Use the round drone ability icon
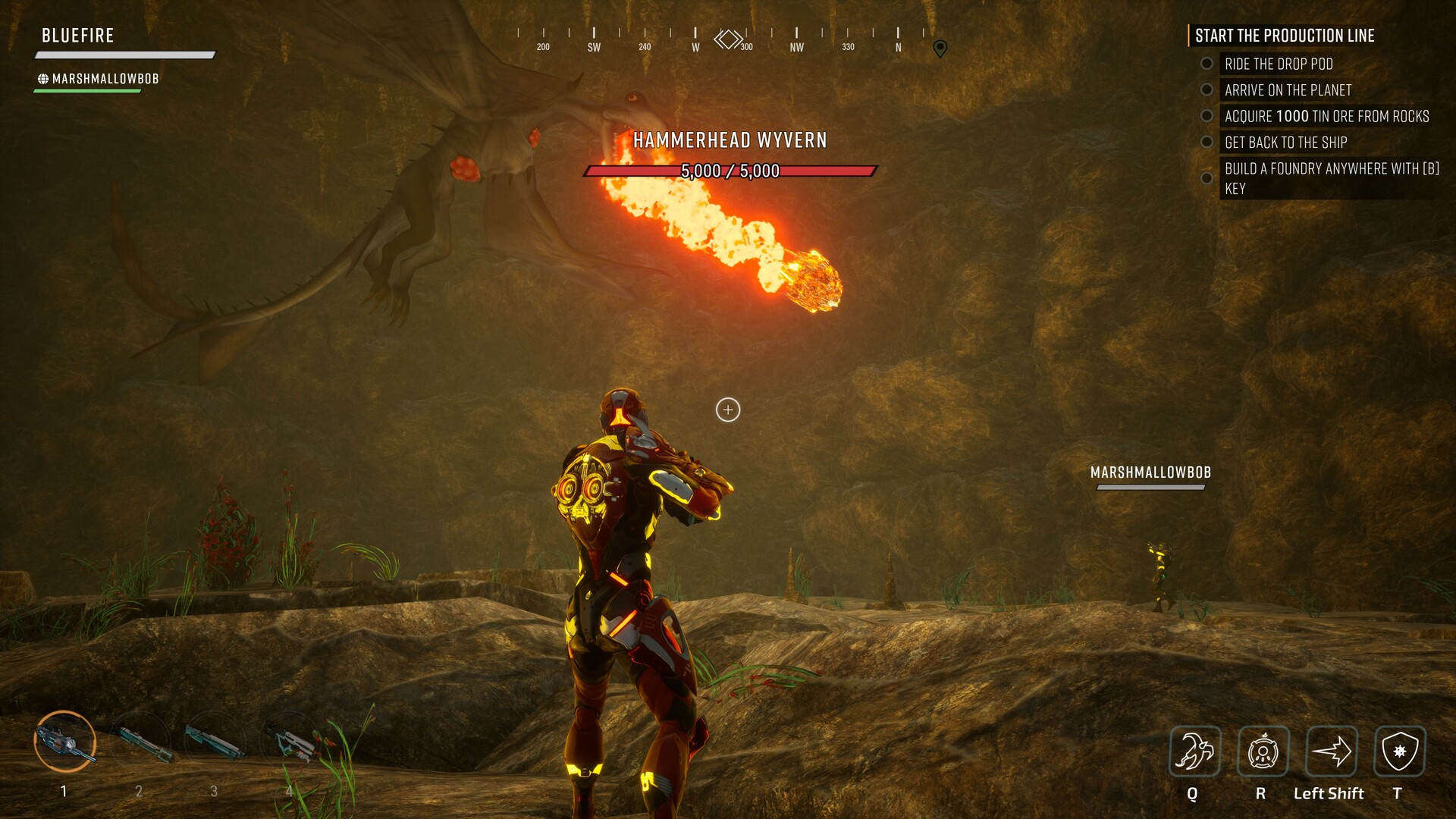Viewport: 1456px width, 819px height. 1263,752
